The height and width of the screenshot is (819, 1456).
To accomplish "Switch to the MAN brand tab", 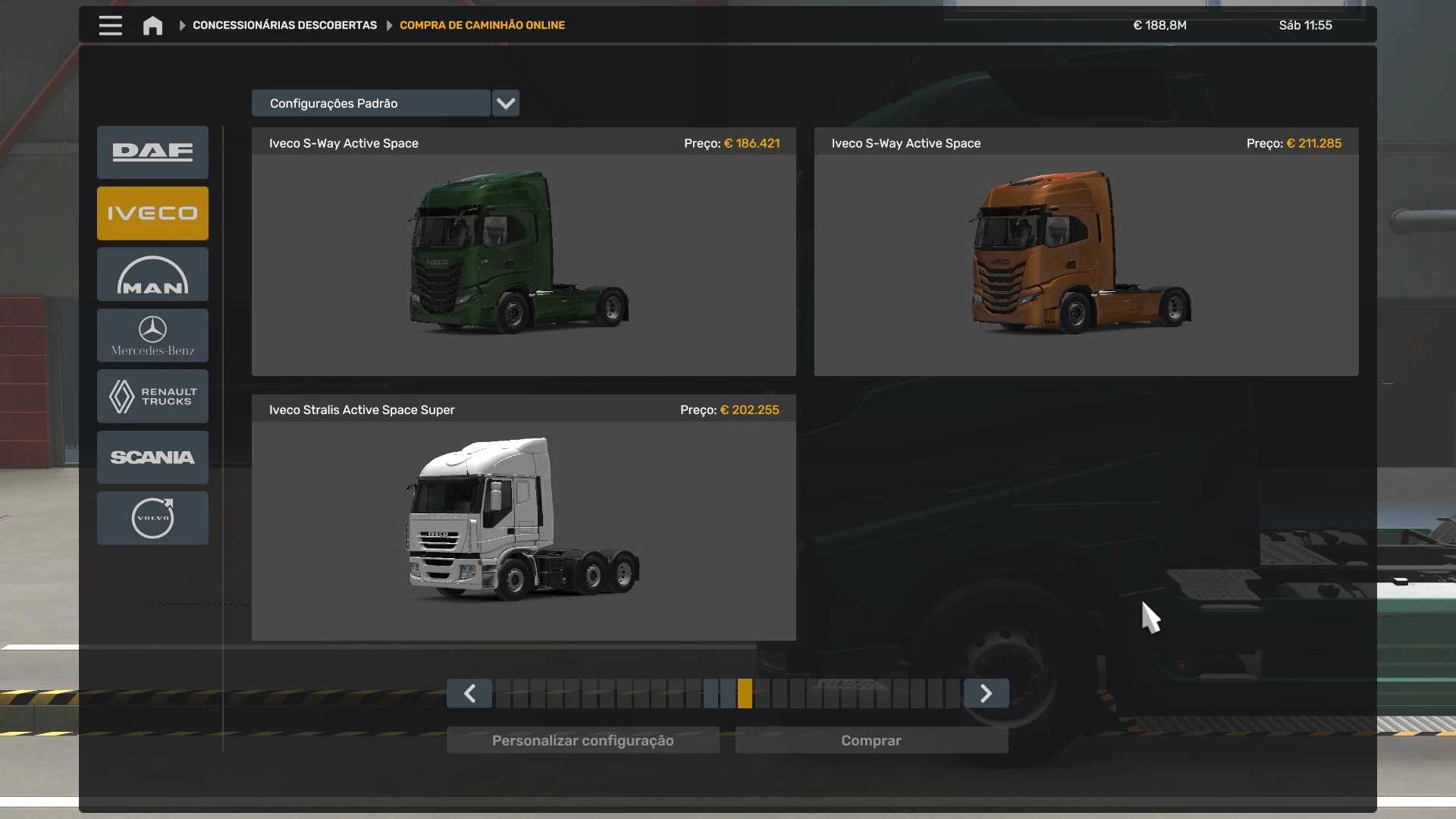I will coord(152,275).
